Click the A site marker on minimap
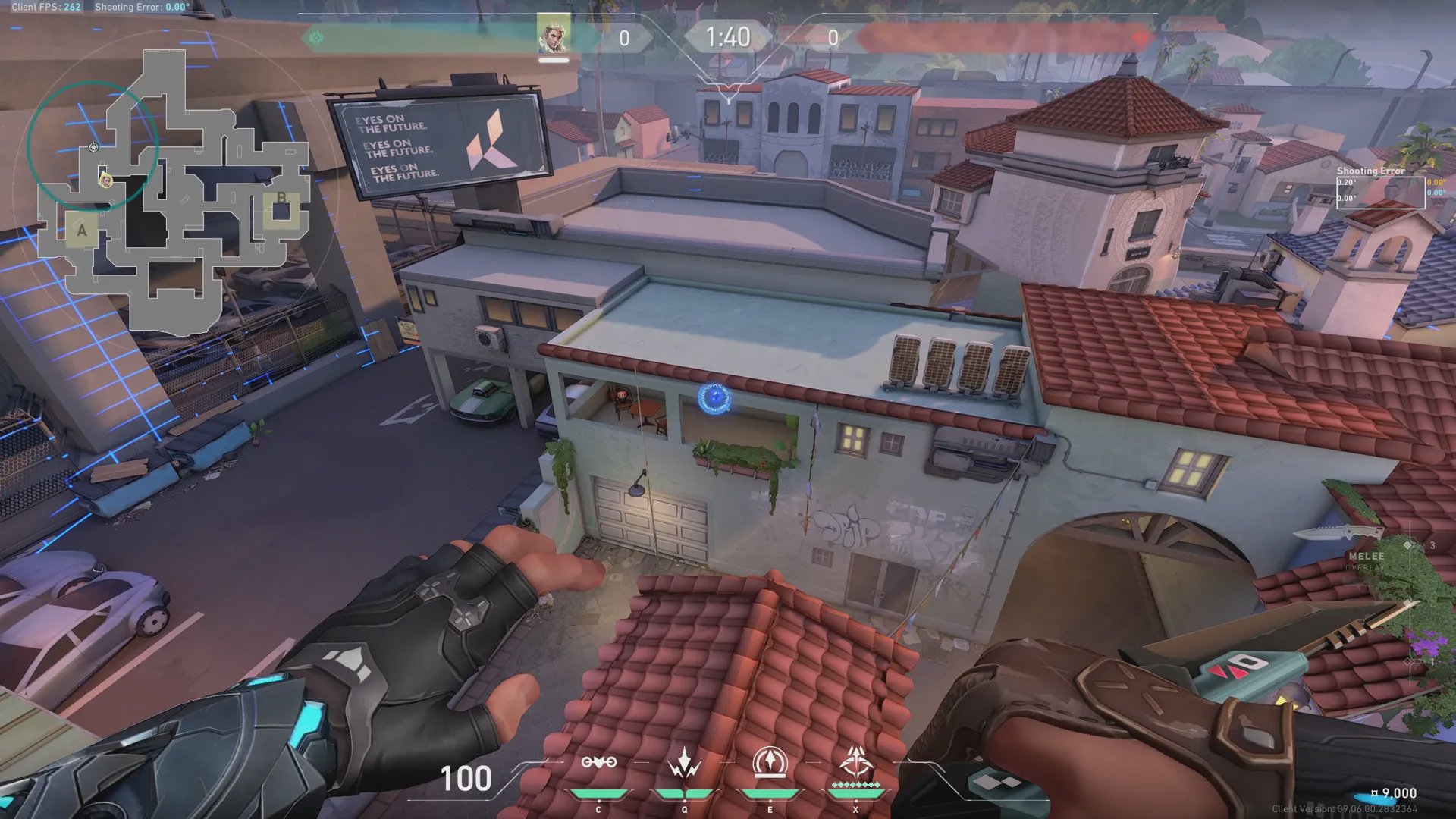 [x=82, y=231]
